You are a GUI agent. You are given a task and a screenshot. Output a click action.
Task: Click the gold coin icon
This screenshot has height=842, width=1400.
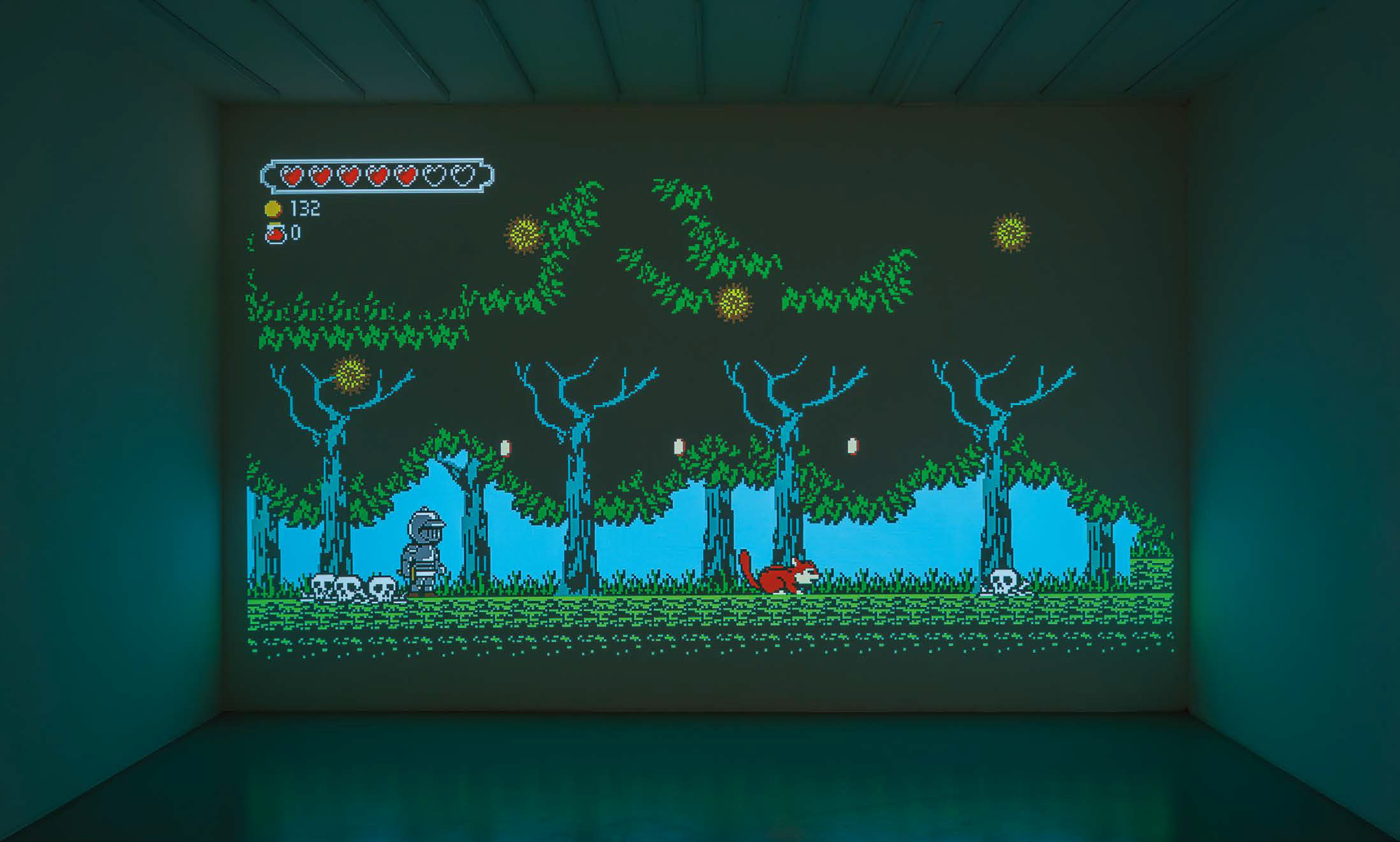tap(273, 208)
